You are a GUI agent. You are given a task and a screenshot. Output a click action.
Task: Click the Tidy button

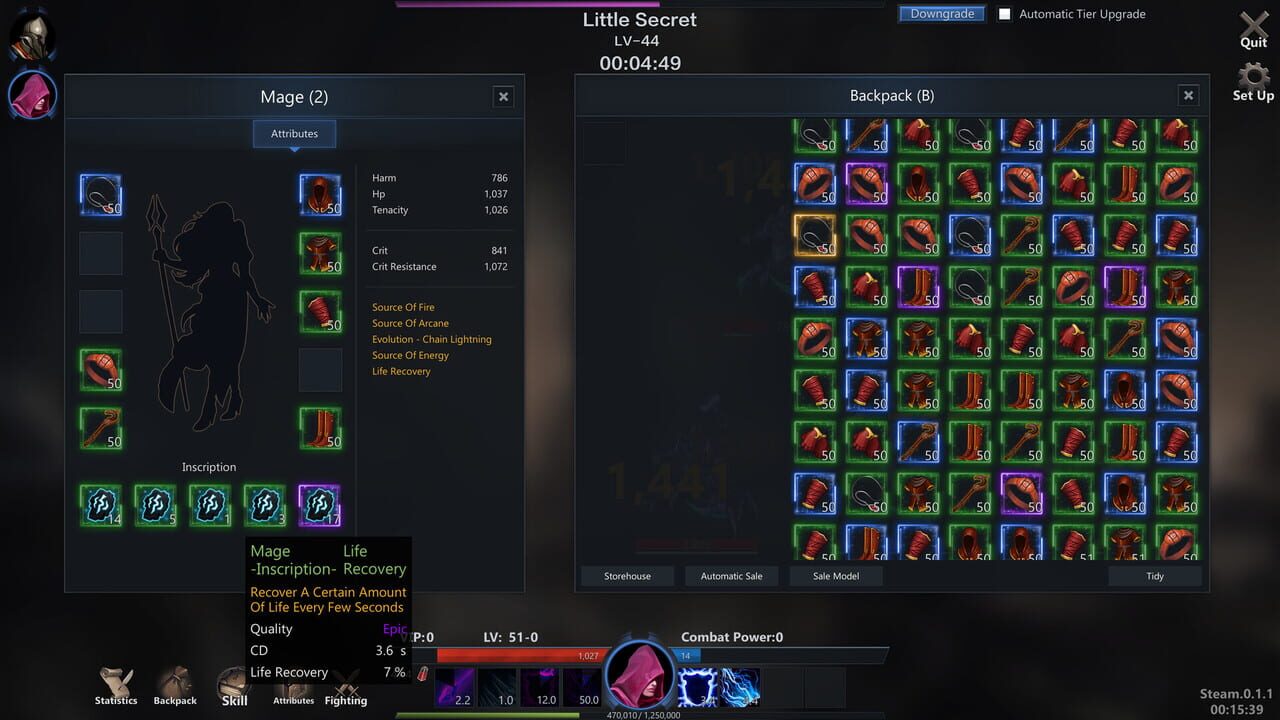(x=1155, y=576)
